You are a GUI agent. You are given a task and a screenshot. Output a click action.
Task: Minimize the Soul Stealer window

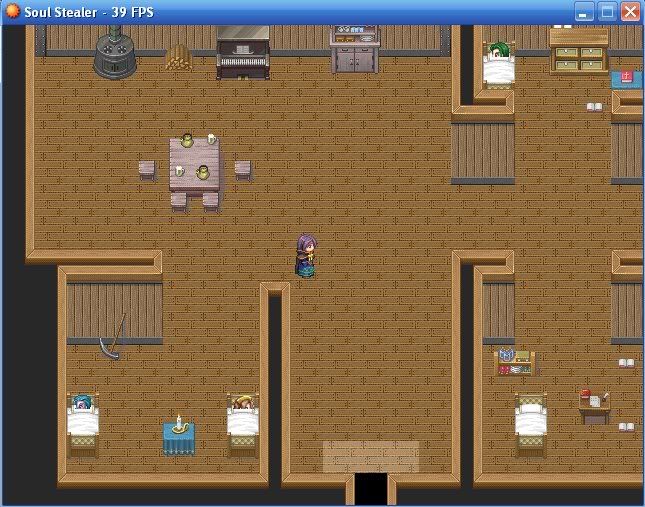(585, 12)
